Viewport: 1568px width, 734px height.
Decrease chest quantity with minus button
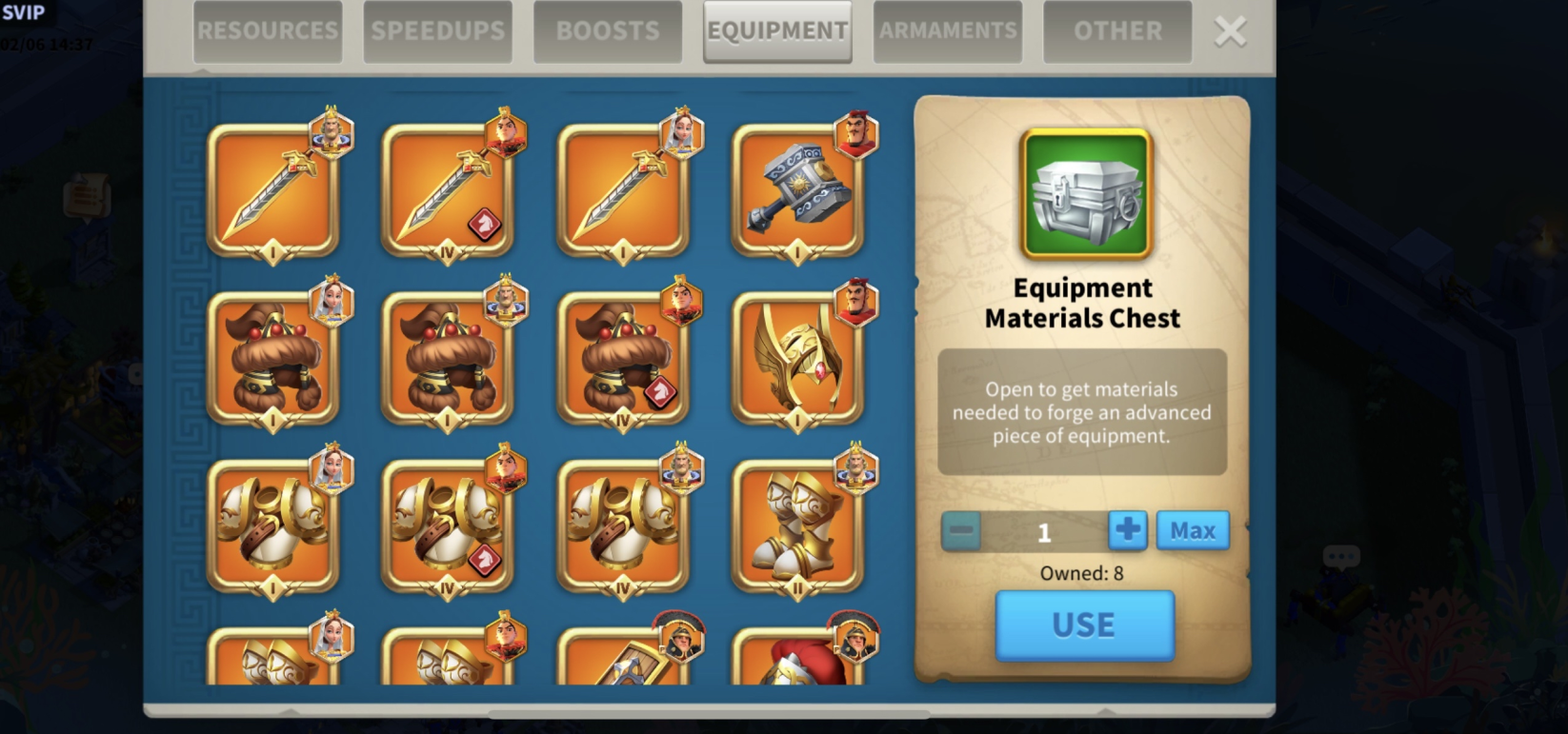961,530
